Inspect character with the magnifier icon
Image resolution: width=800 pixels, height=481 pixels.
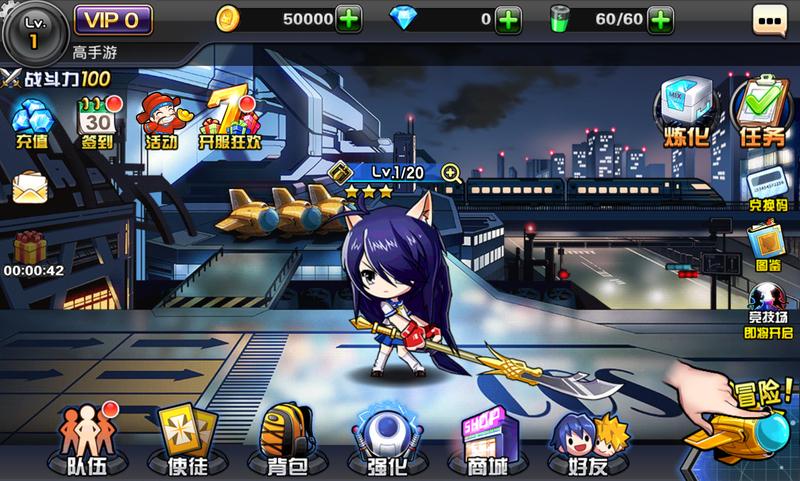451,173
